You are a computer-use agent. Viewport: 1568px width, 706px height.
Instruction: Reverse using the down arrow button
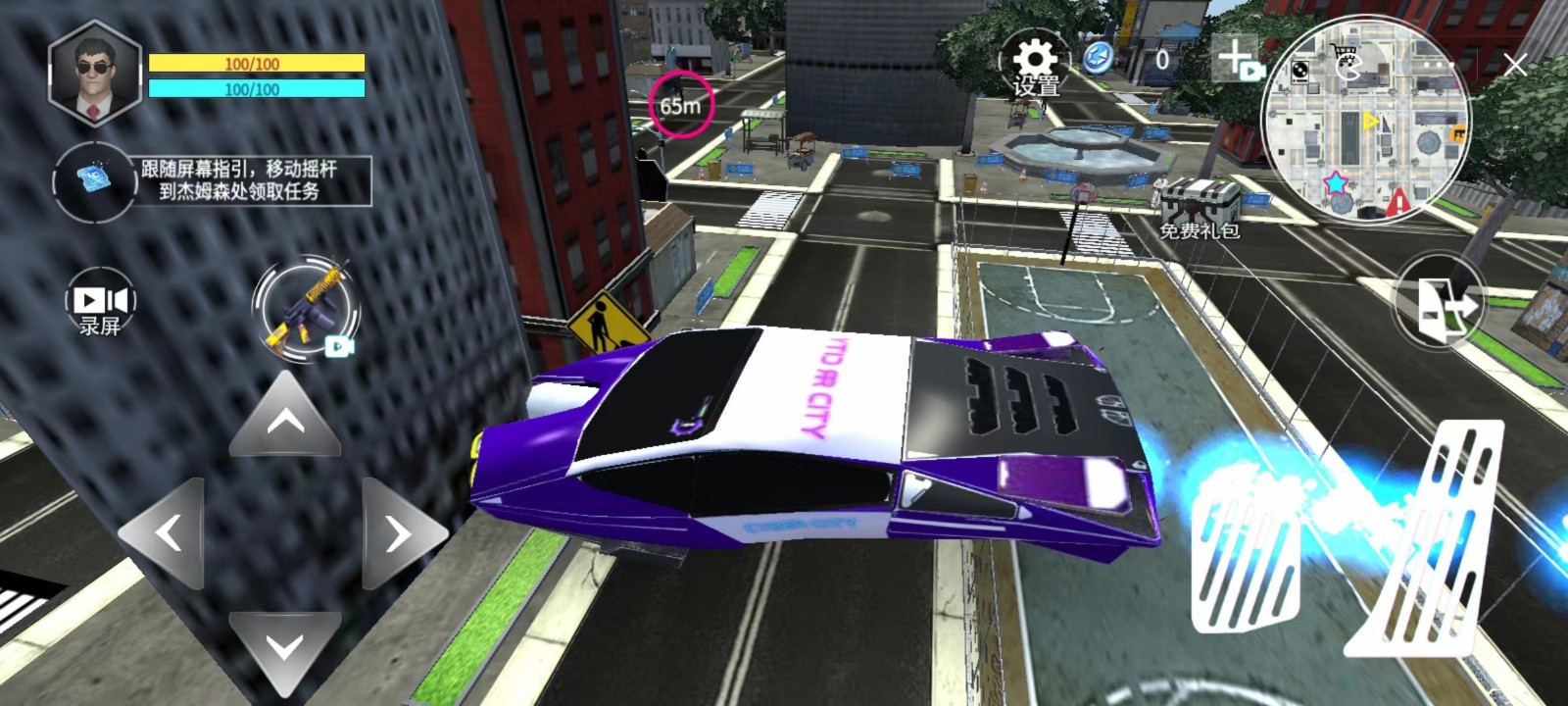pos(284,647)
